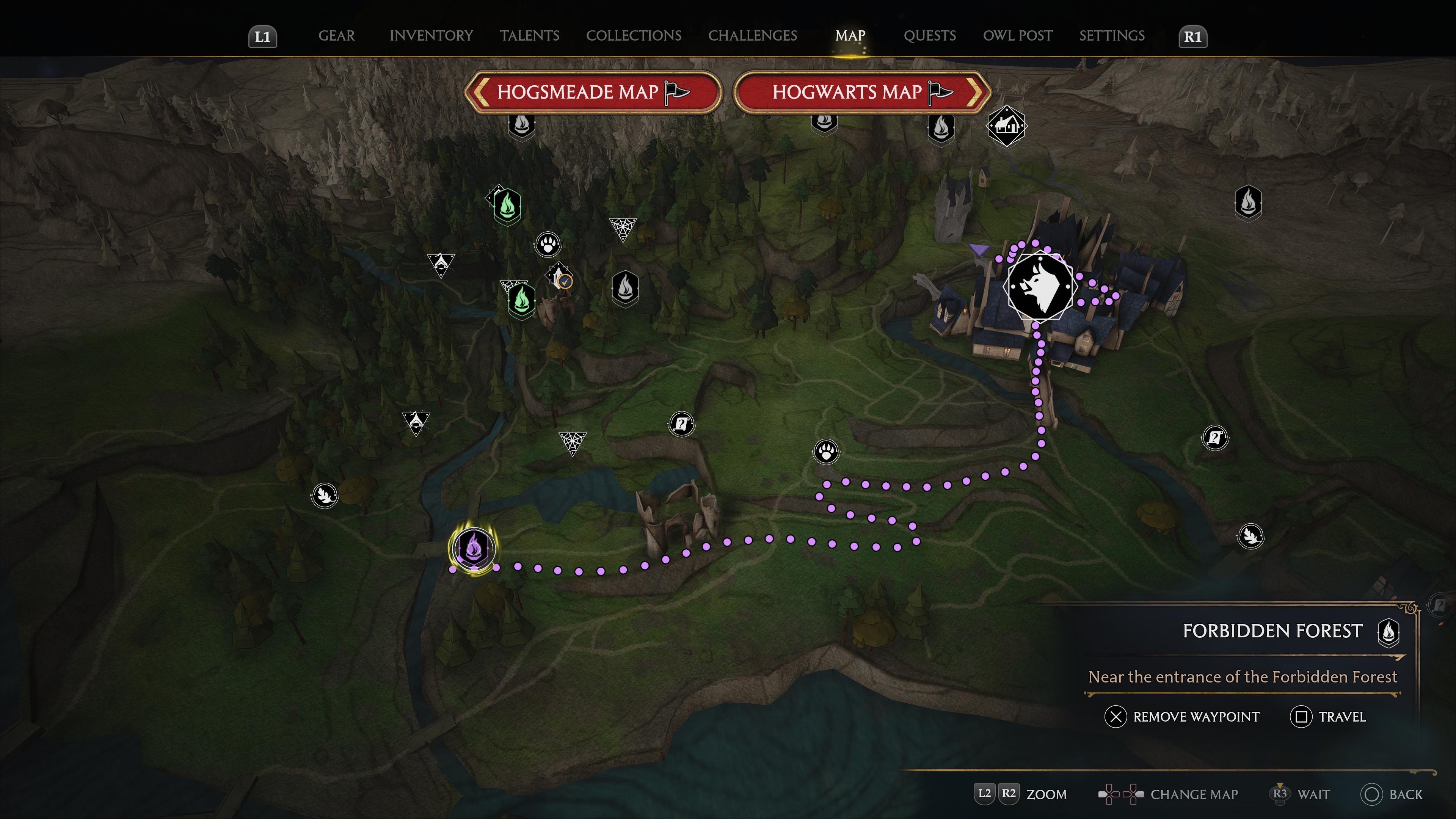
Task: Choose the house-shaped hamlet marker
Action: [x=1006, y=126]
